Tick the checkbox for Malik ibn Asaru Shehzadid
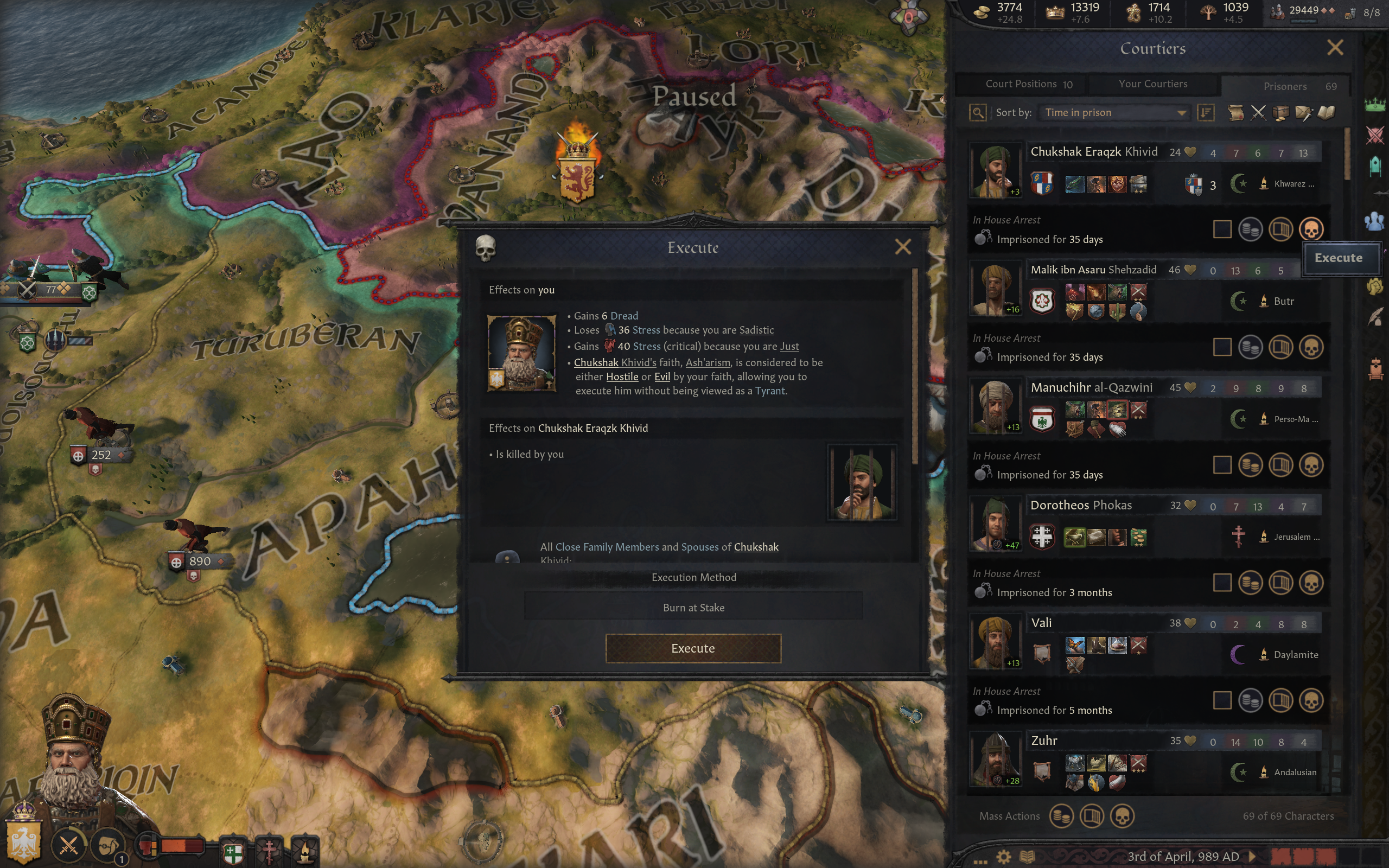 (1222, 347)
